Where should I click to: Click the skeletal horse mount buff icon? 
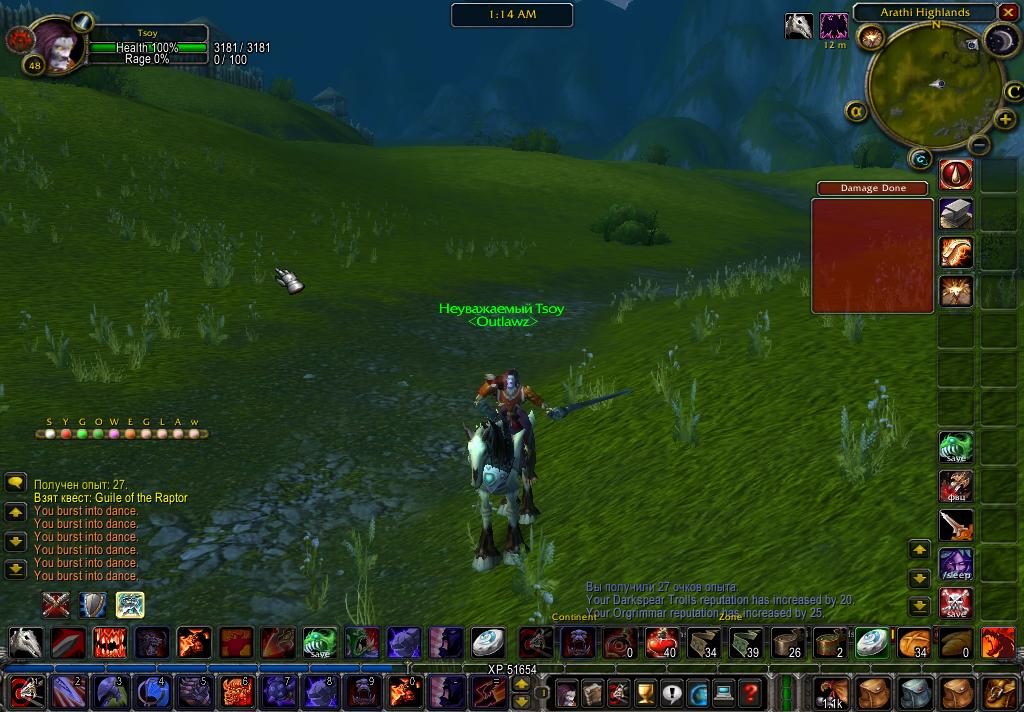(x=798, y=26)
